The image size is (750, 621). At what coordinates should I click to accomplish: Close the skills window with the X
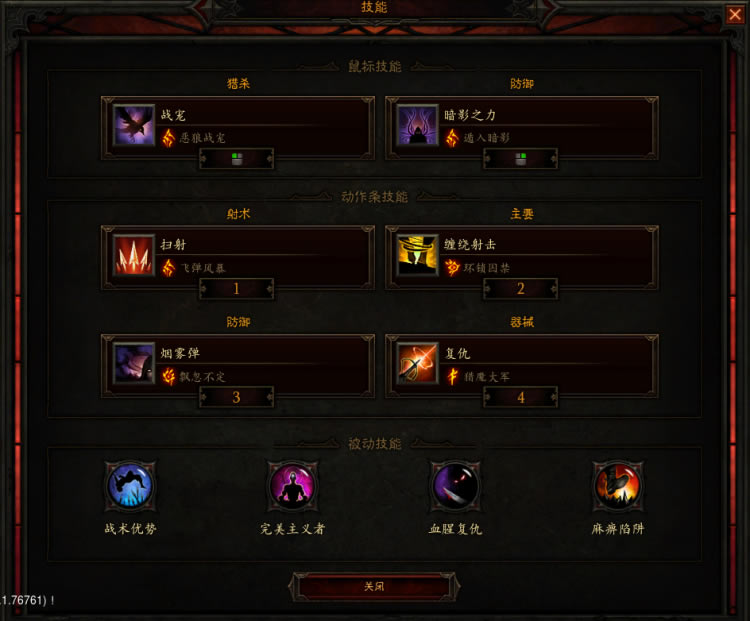coord(735,14)
